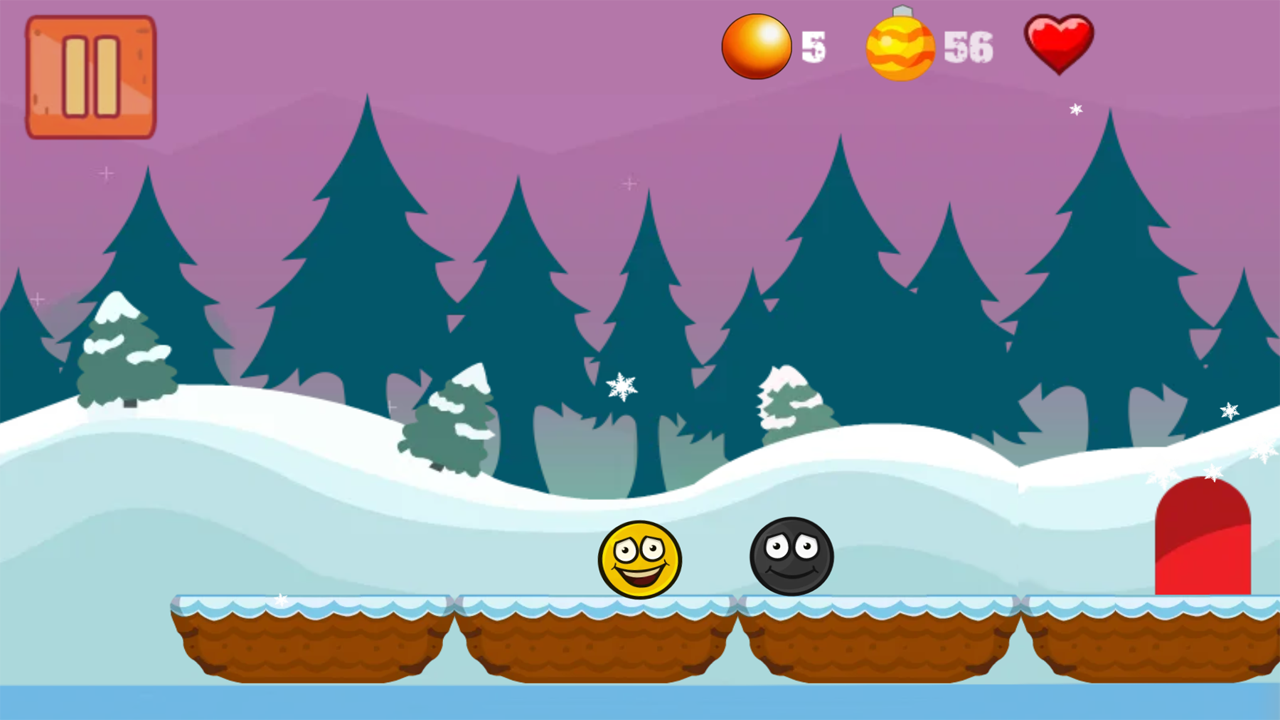Click the snowflake on the right side

point(1228,411)
